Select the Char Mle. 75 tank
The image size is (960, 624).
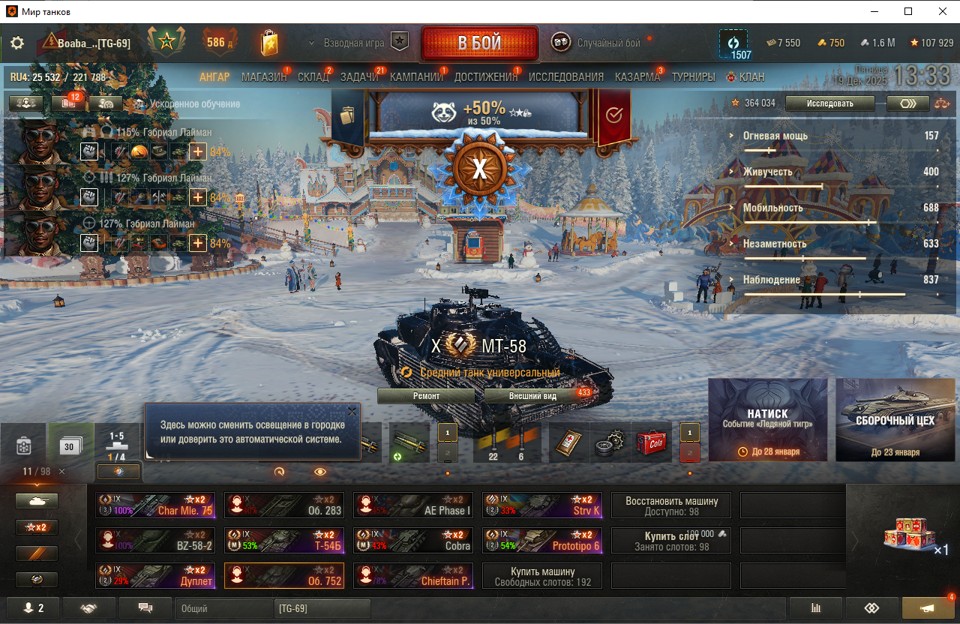tap(155, 505)
